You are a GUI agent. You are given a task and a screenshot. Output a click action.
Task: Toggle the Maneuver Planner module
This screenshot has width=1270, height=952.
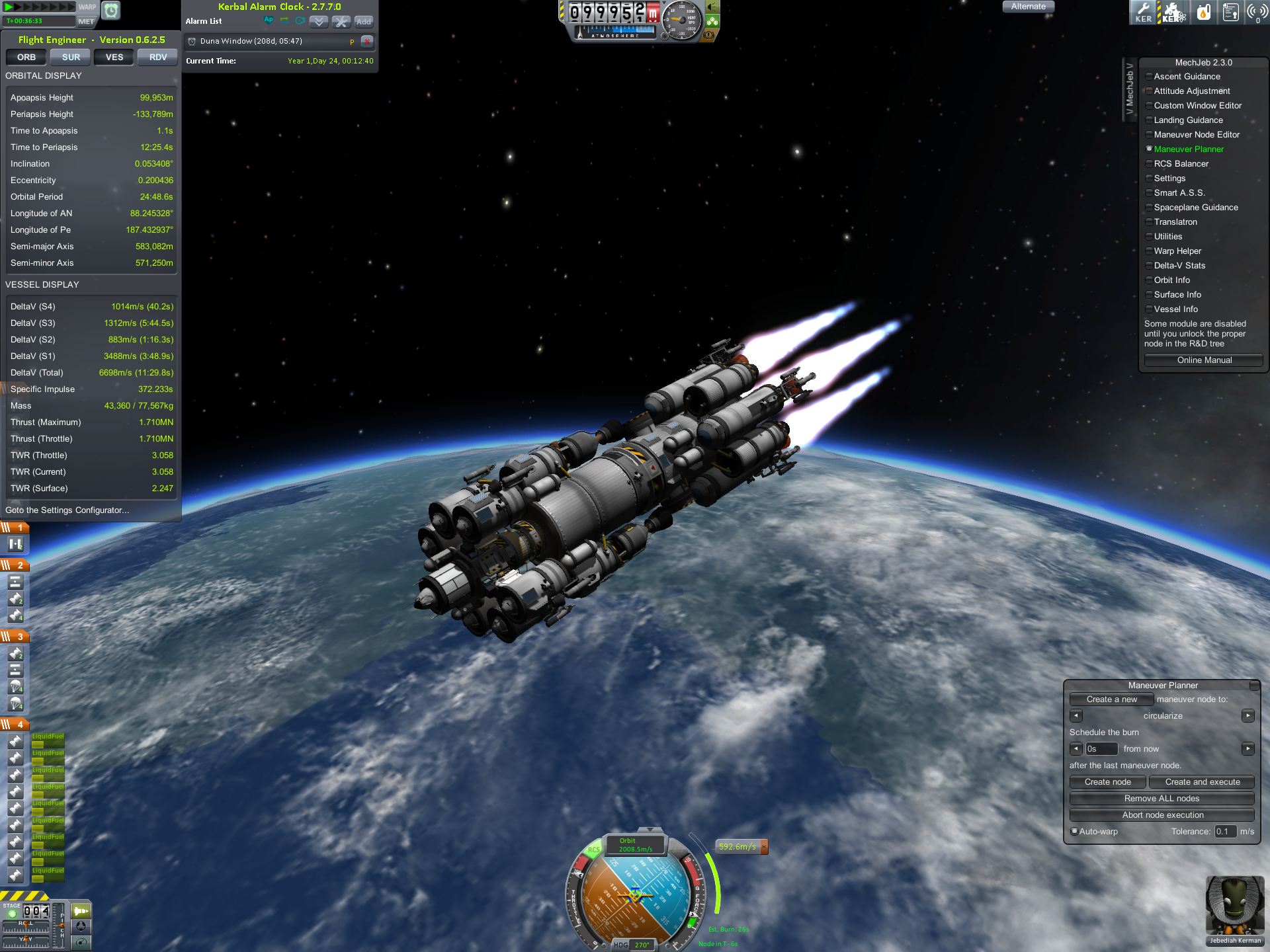coord(1188,149)
